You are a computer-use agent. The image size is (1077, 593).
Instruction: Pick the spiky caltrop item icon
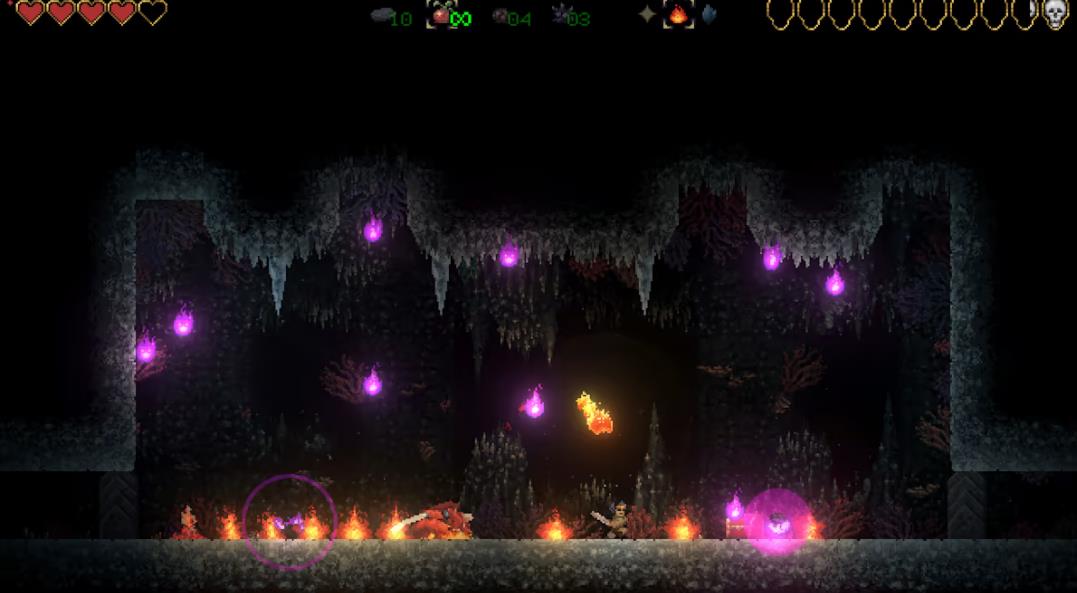point(560,16)
